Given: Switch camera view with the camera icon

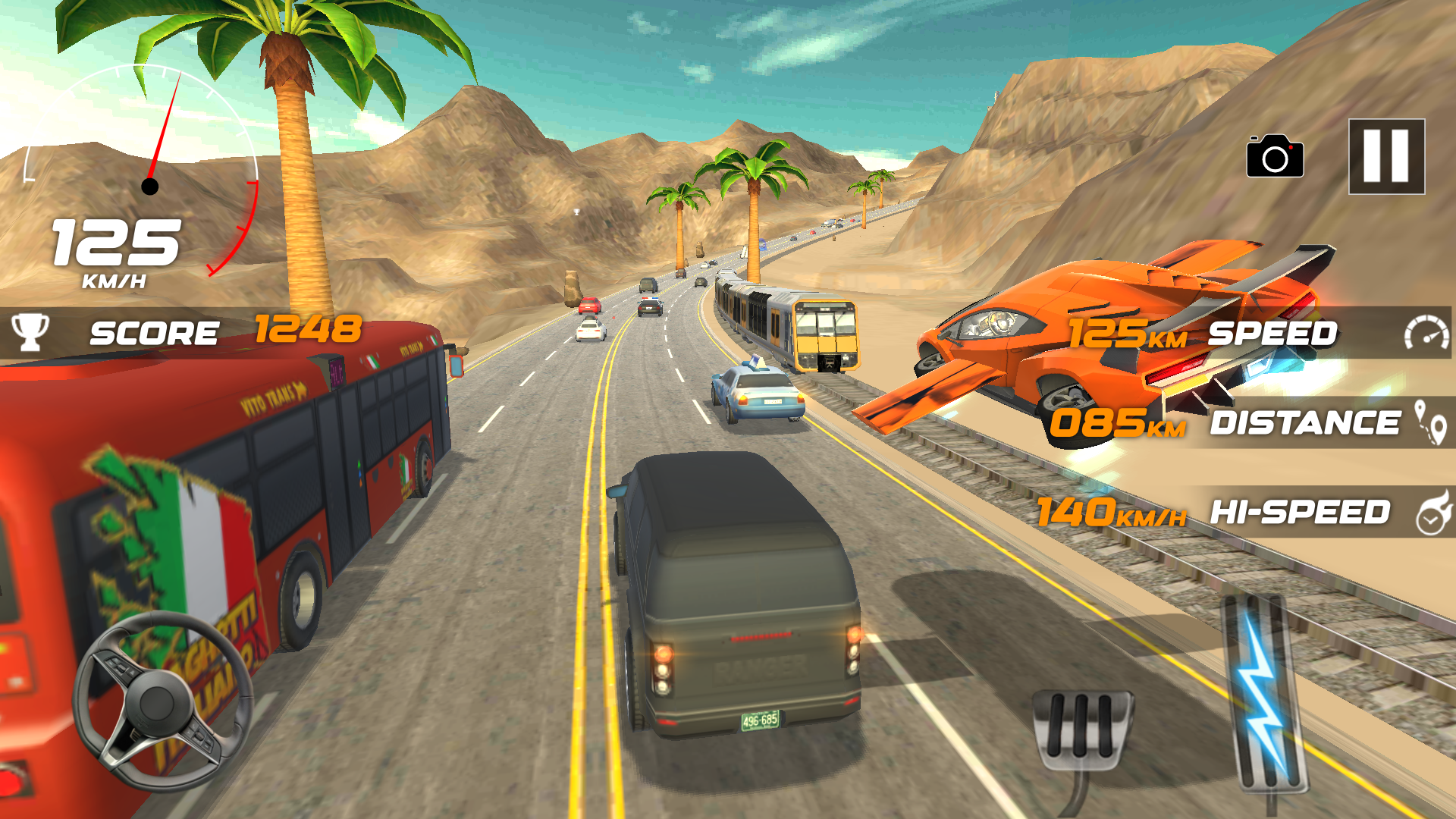Looking at the screenshot, I should 1275,157.
